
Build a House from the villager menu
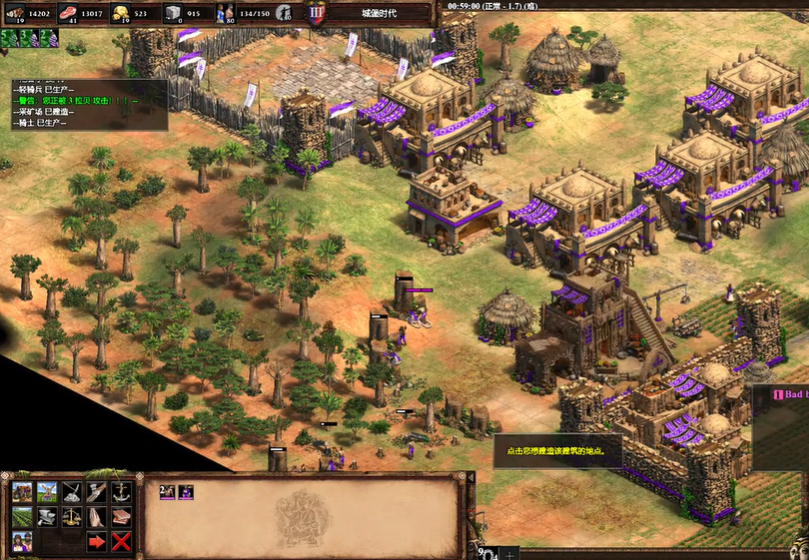pyautogui.click(x=22, y=492)
